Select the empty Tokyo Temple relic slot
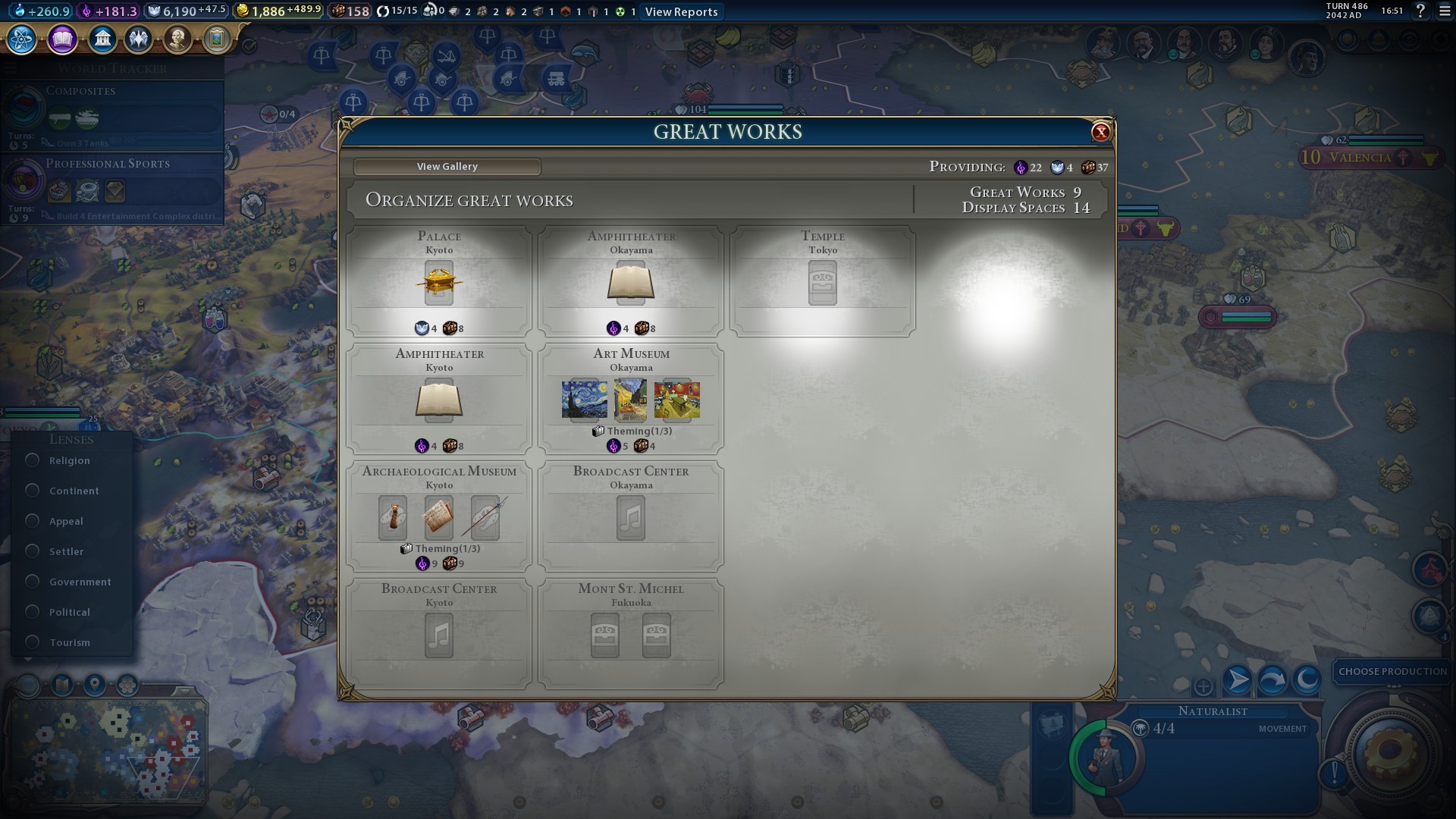The height and width of the screenshot is (819, 1456). pyautogui.click(x=822, y=283)
